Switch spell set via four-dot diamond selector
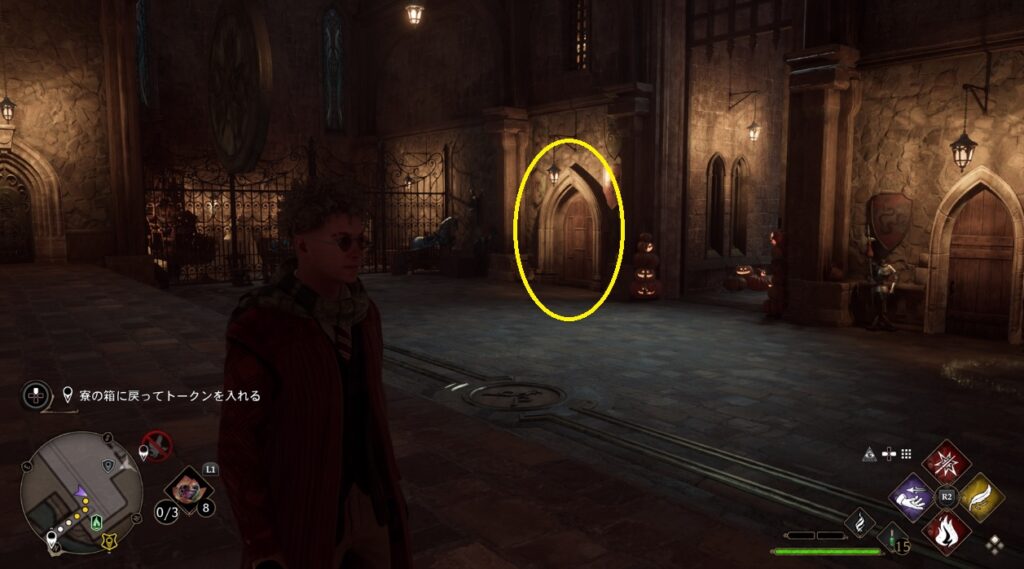The width and height of the screenshot is (1024, 569). click(996, 544)
